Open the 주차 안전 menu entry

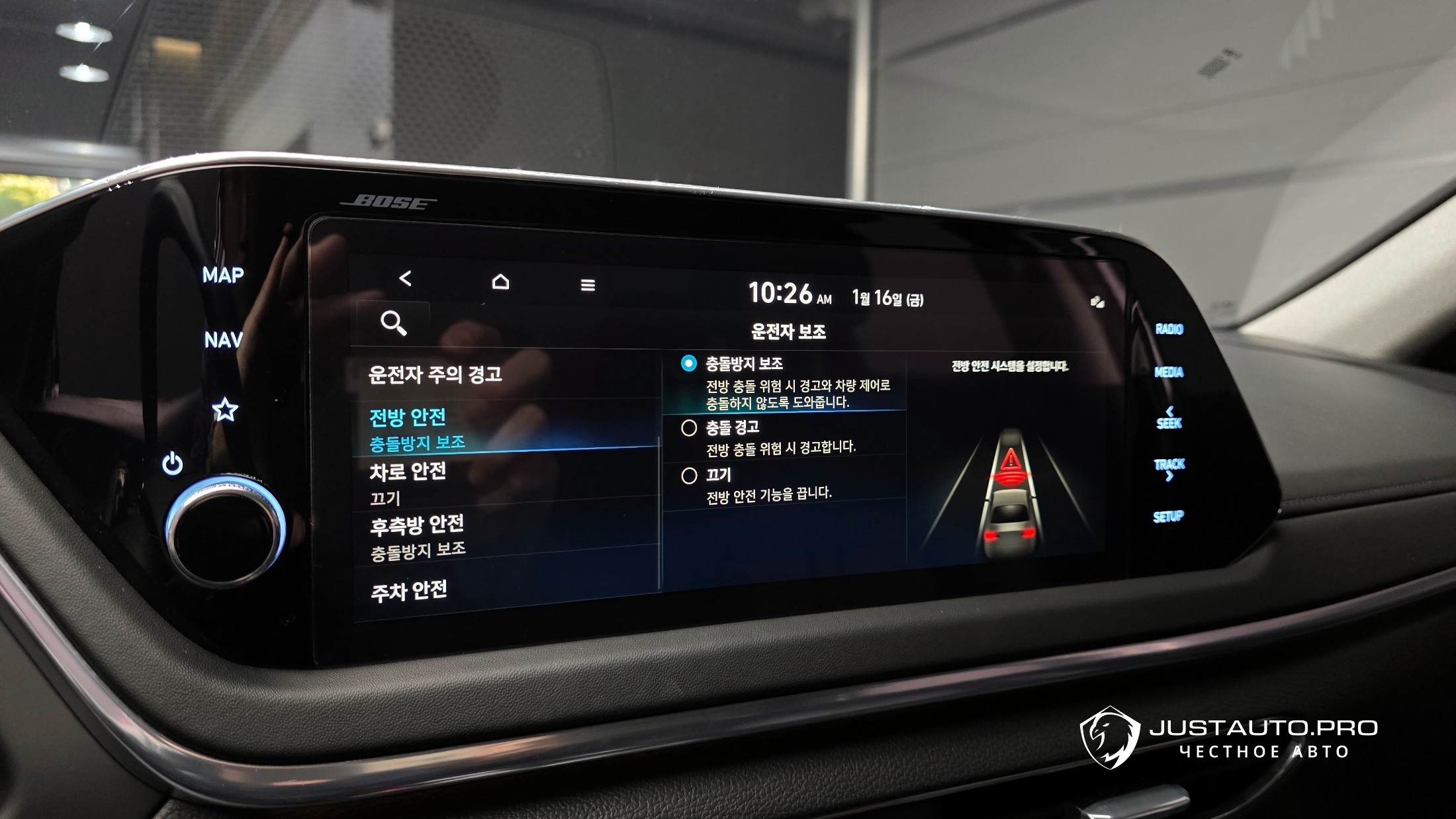(409, 591)
